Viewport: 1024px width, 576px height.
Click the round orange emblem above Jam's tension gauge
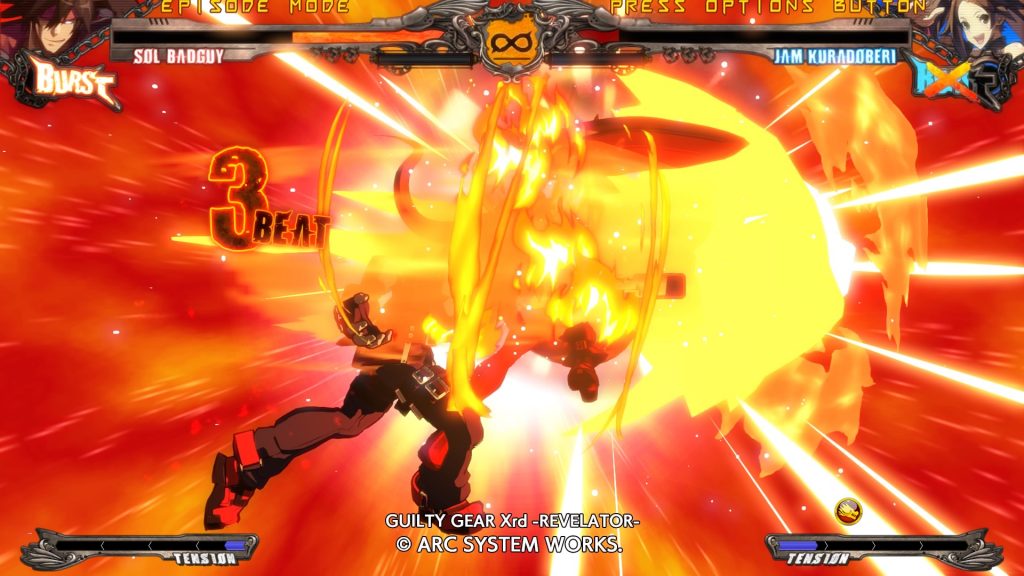point(849,513)
